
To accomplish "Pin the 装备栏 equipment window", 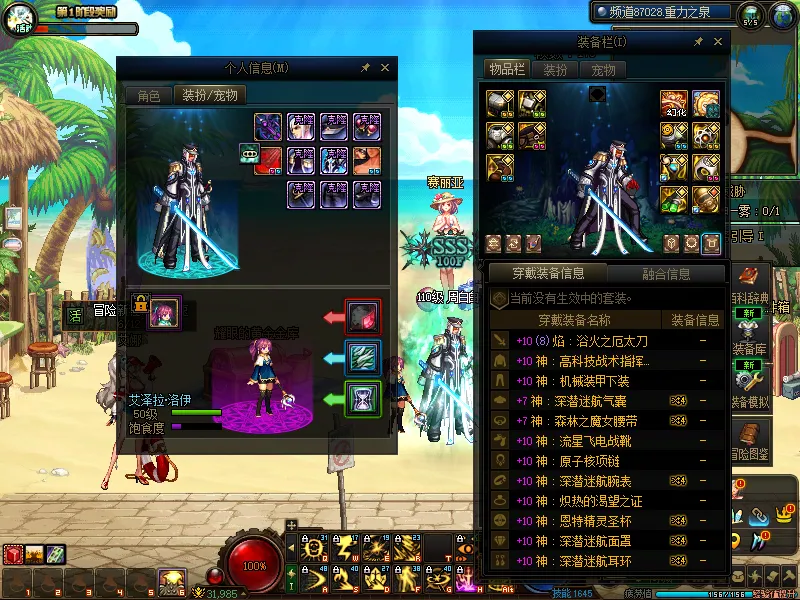I will (698, 43).
